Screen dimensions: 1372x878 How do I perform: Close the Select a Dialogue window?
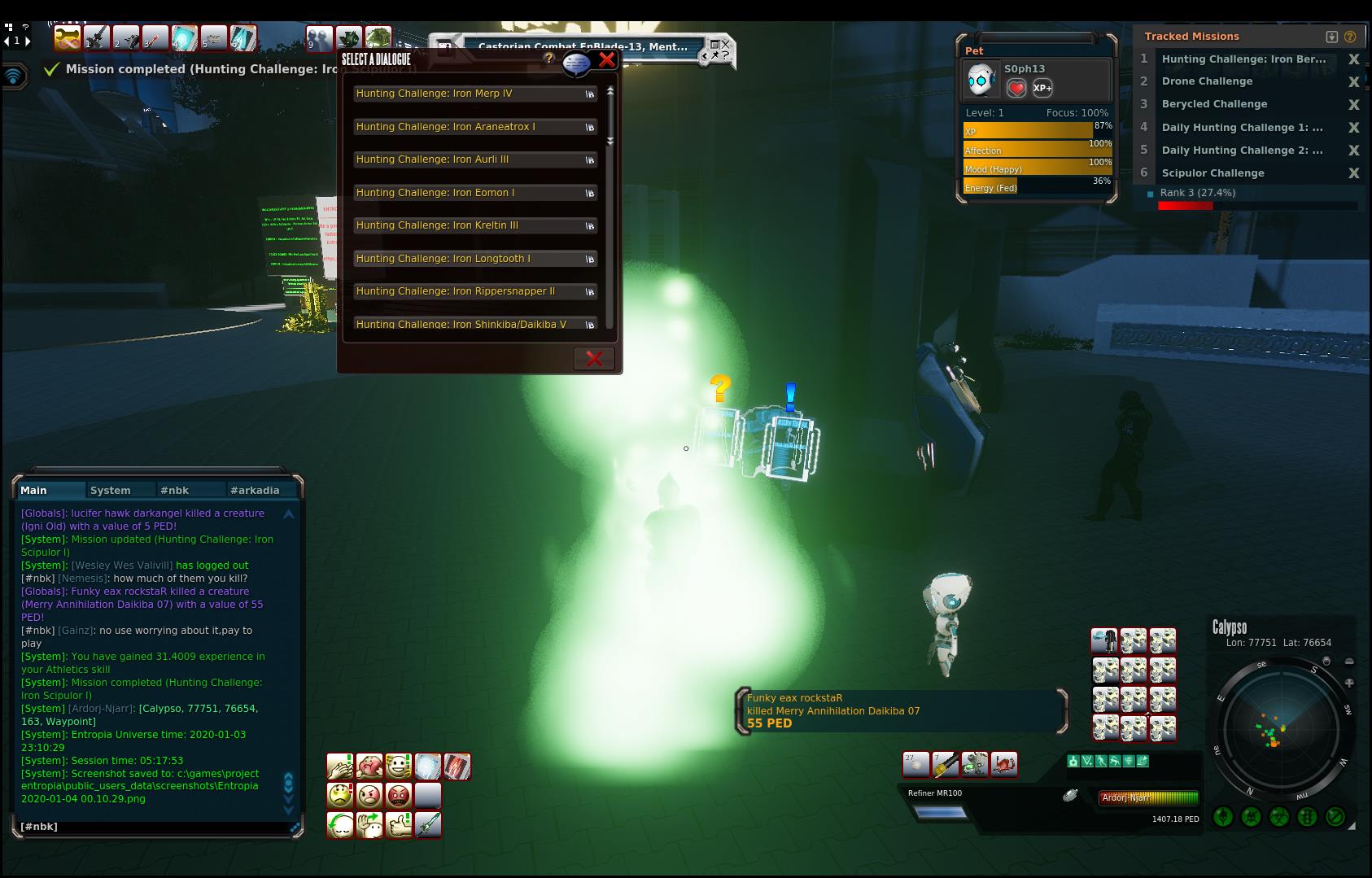(606, 59)
